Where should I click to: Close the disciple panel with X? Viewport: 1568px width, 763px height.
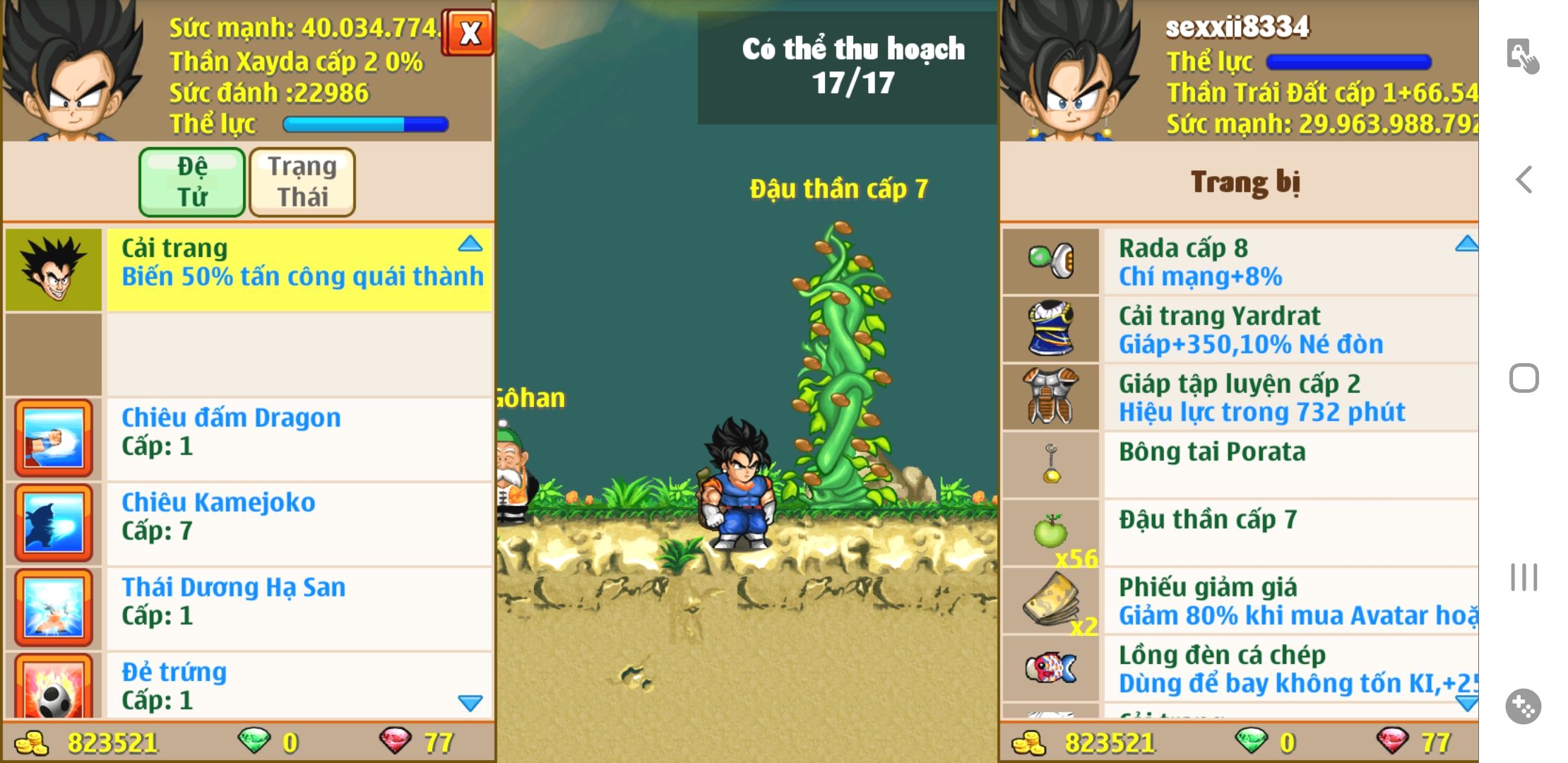tap(469, 32)
